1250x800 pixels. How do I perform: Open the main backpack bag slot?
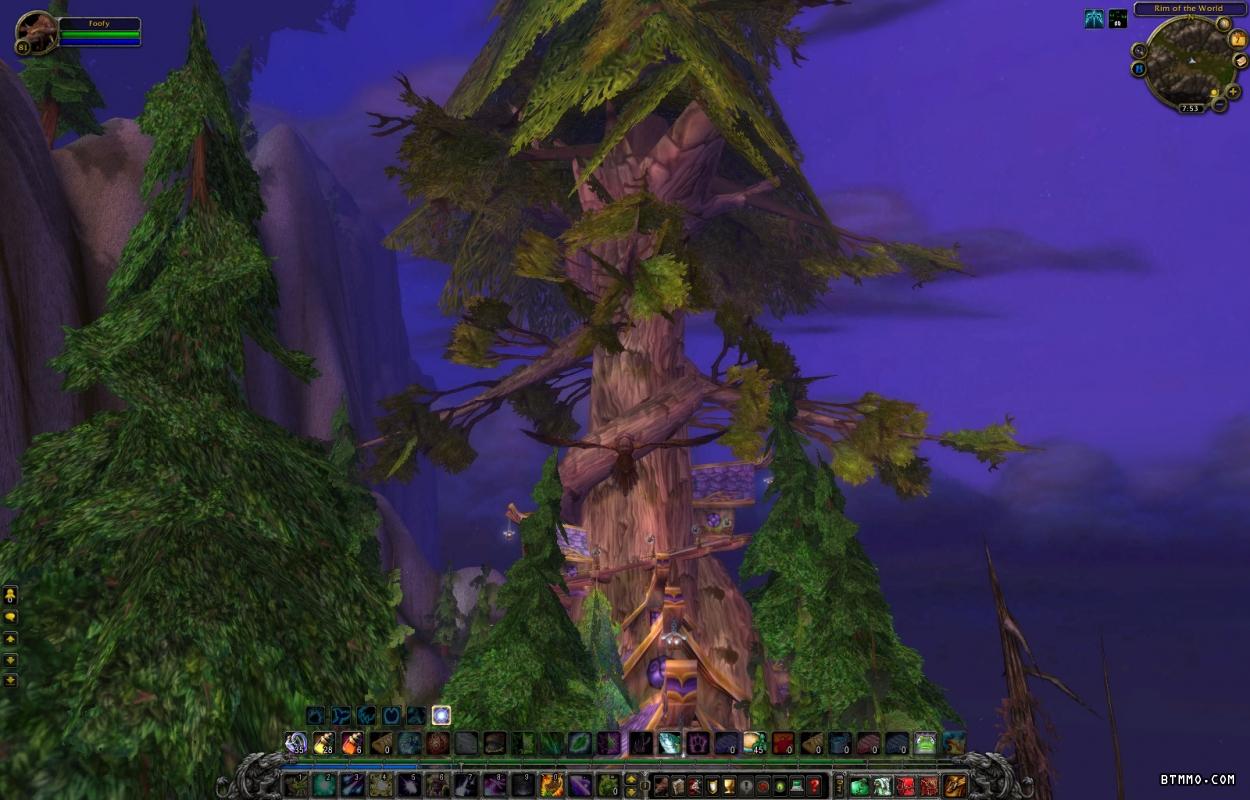[x=956, y=785]
